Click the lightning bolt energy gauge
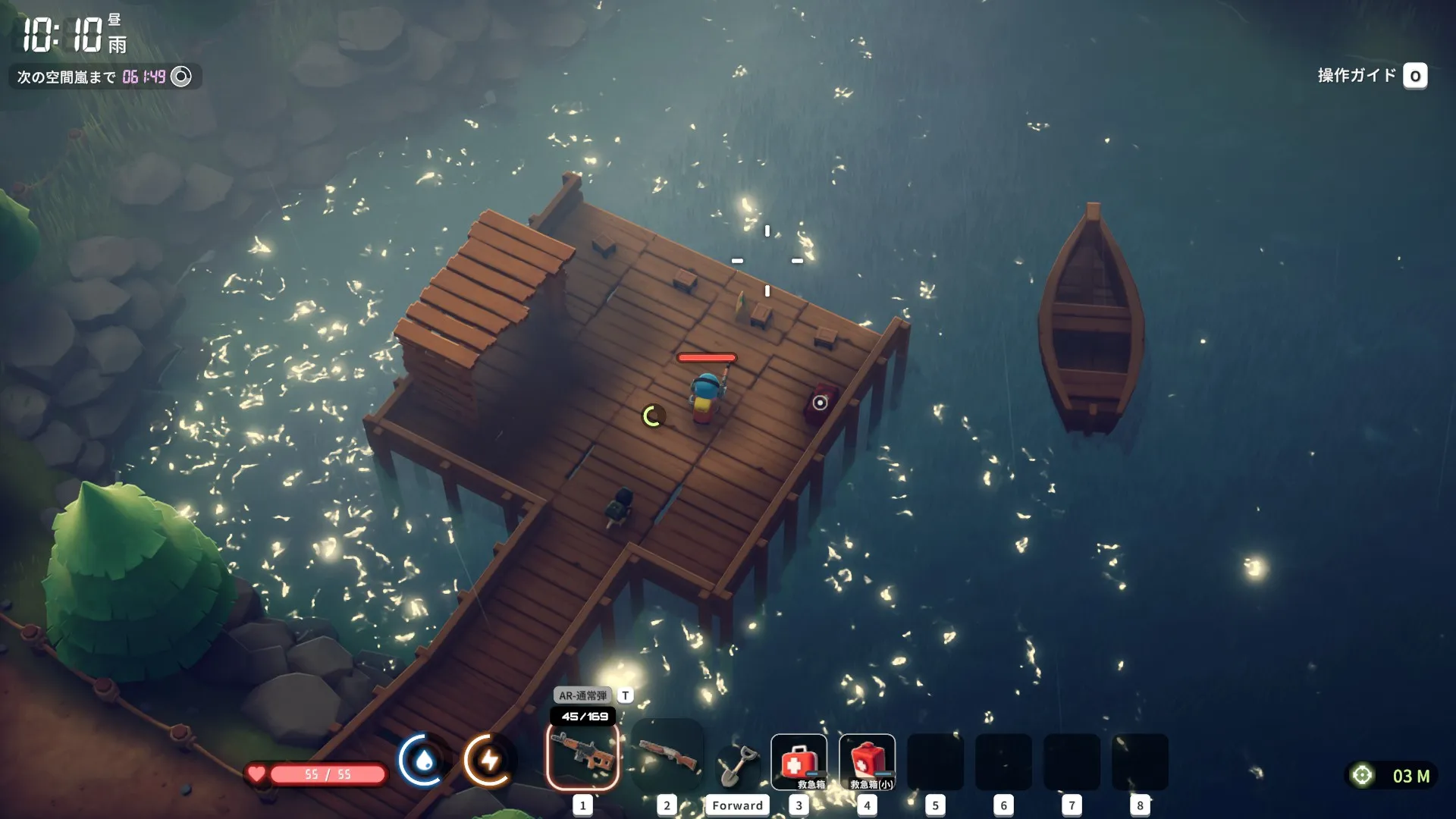 [x=489, y=760]
